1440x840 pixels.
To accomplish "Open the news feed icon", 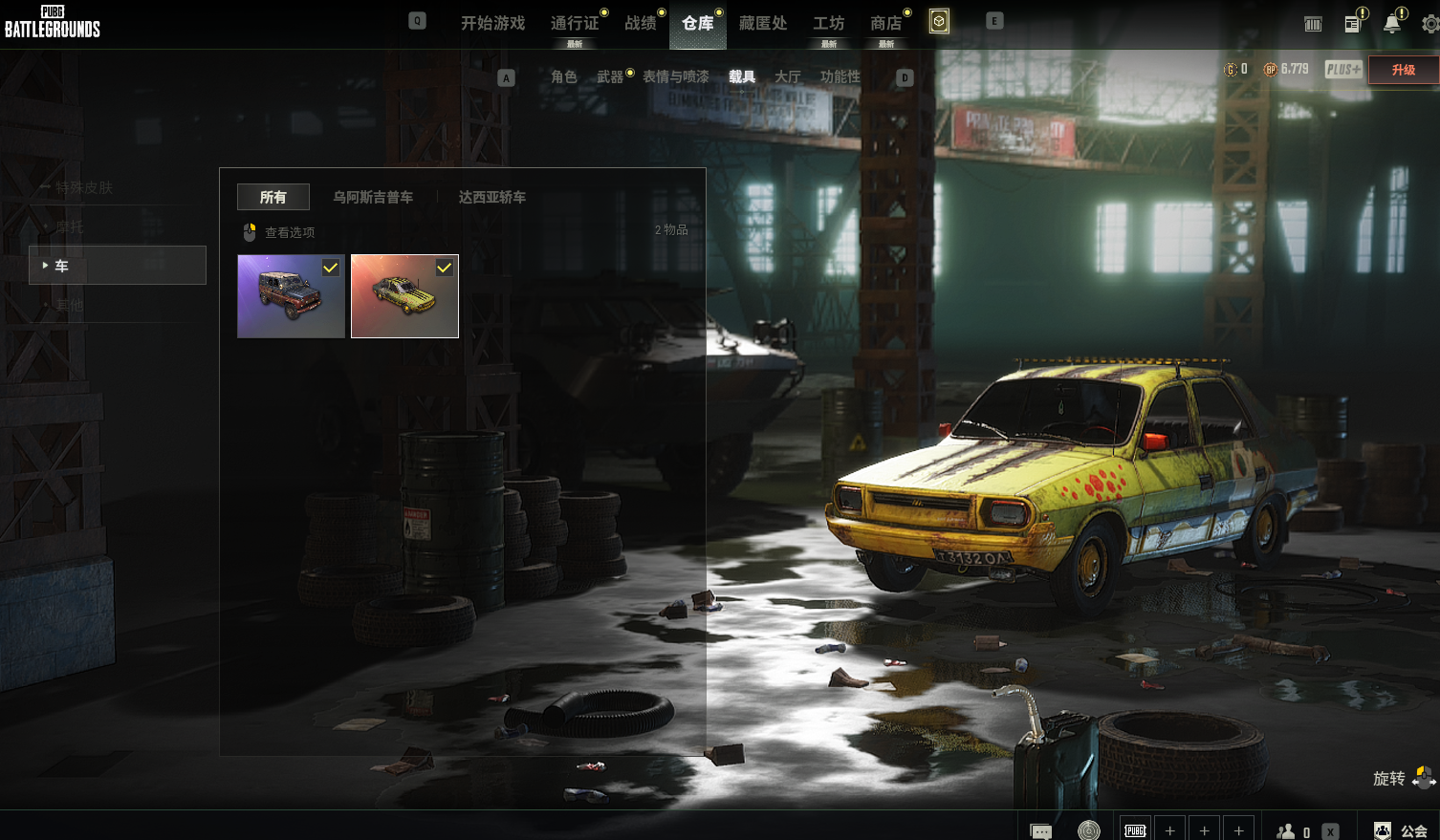I will pyautogui.click(x=1353, y=24).
